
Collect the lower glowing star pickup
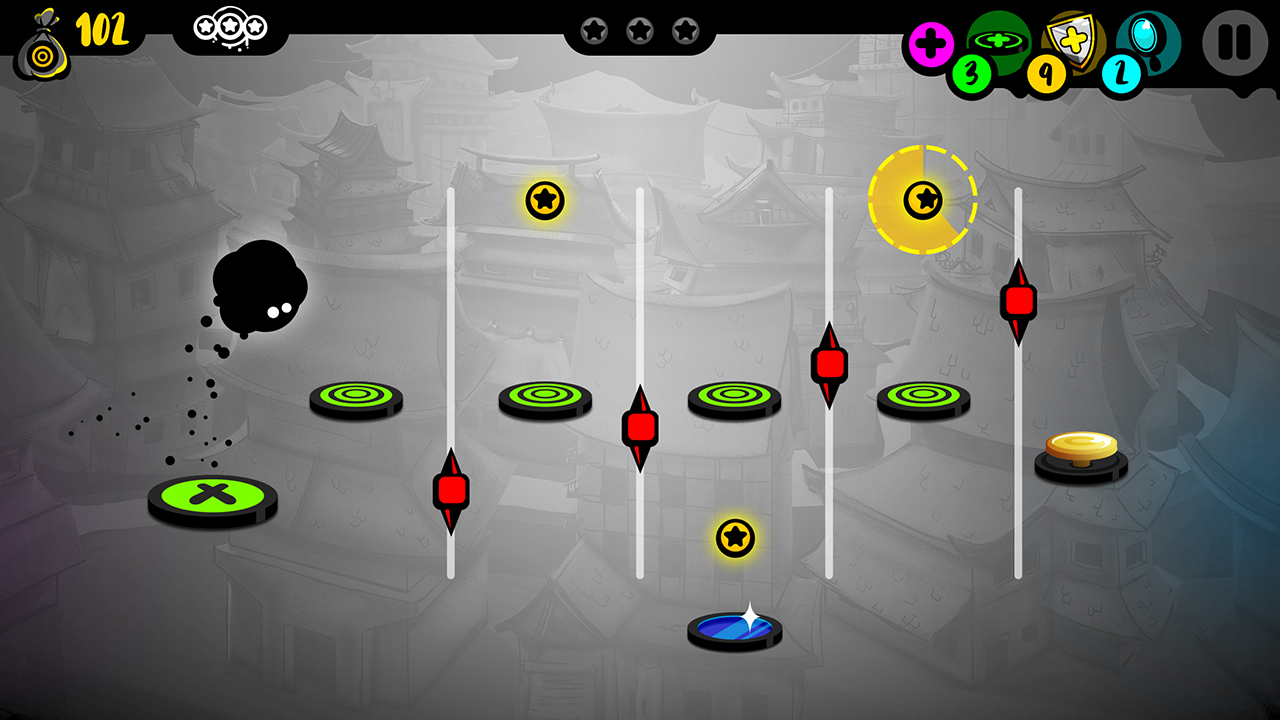[733, 538]
